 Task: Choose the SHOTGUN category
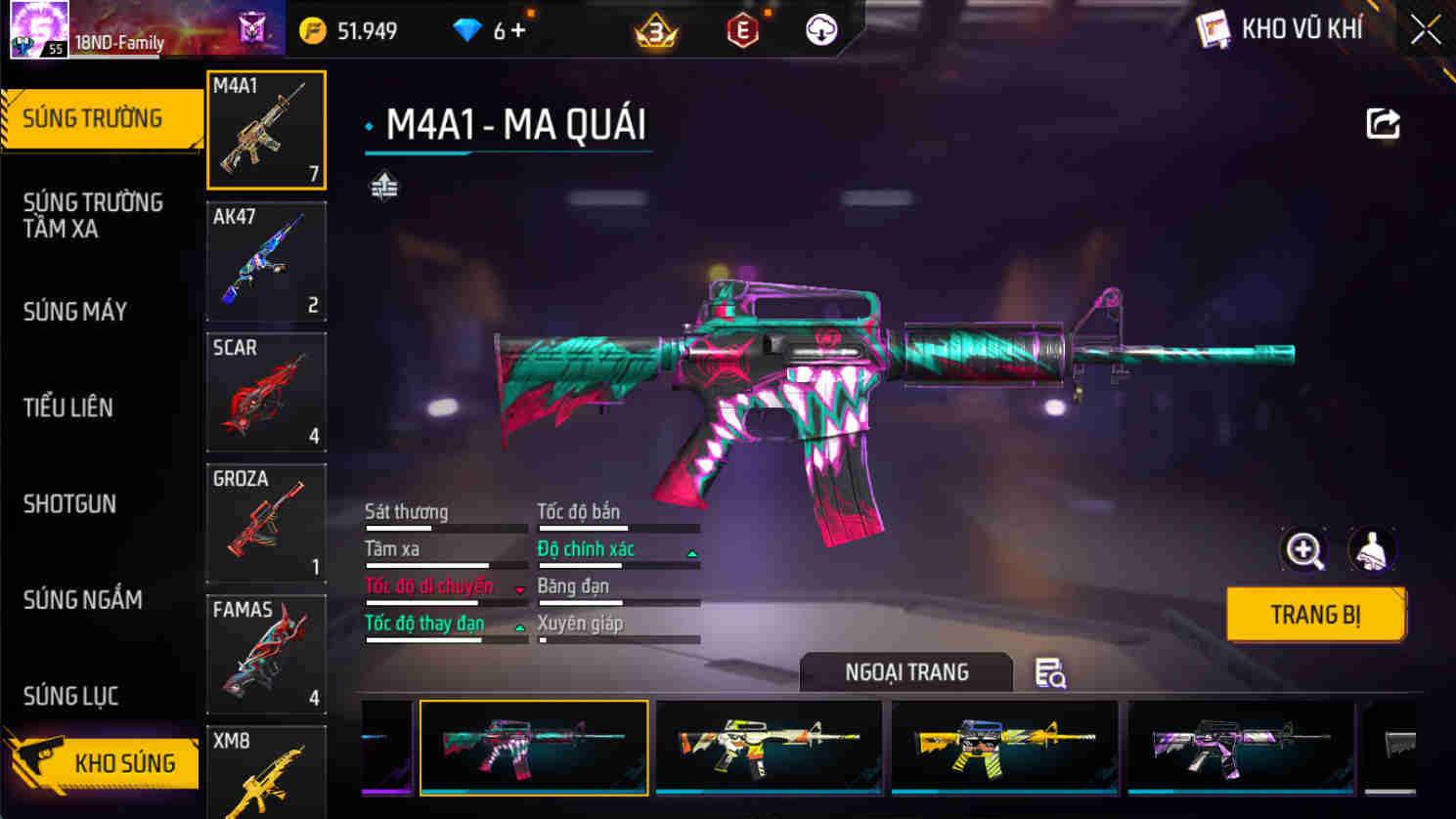[x=69, y=504]
